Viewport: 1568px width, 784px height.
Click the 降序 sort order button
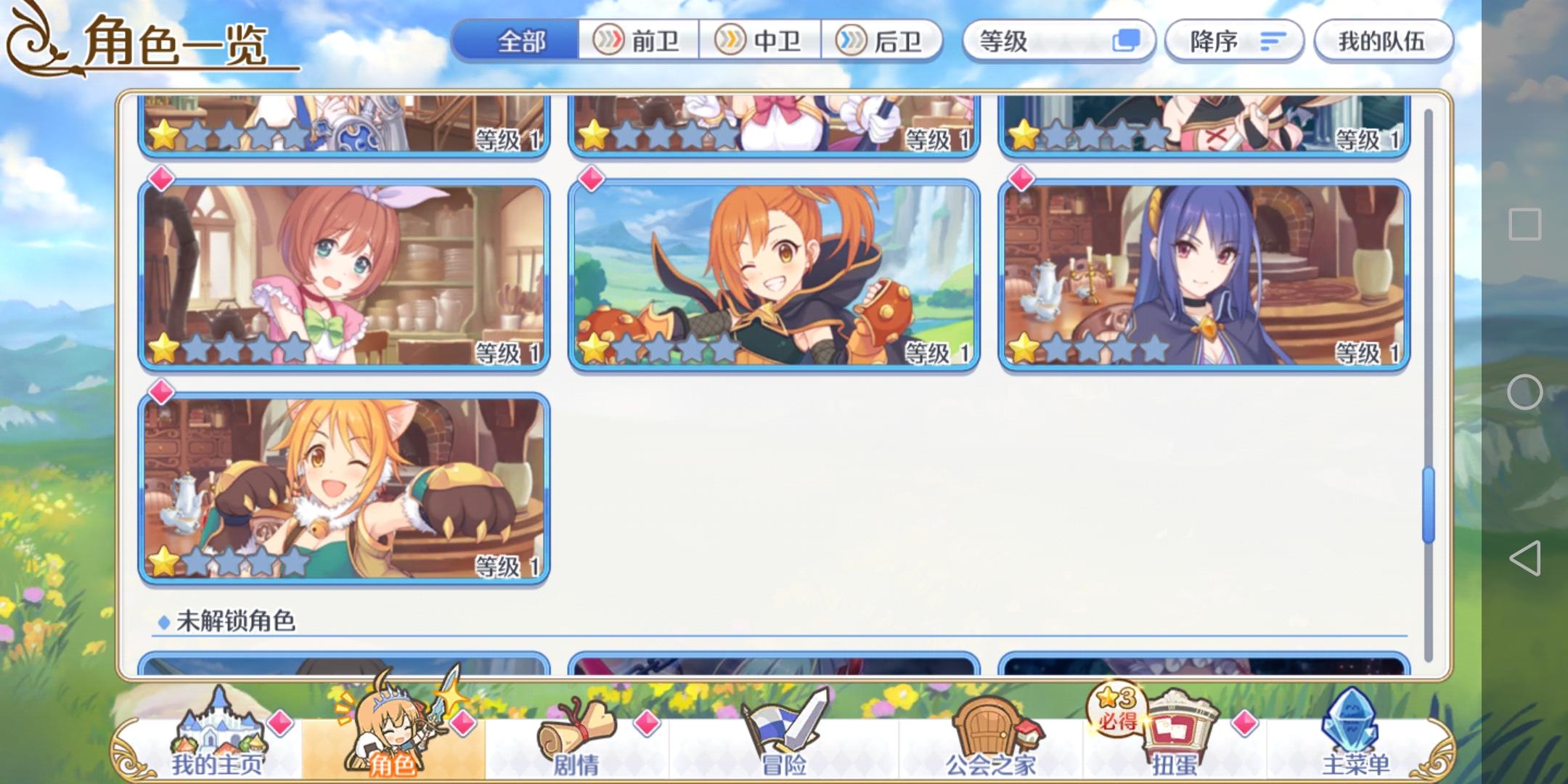[x=1234, y=41]
